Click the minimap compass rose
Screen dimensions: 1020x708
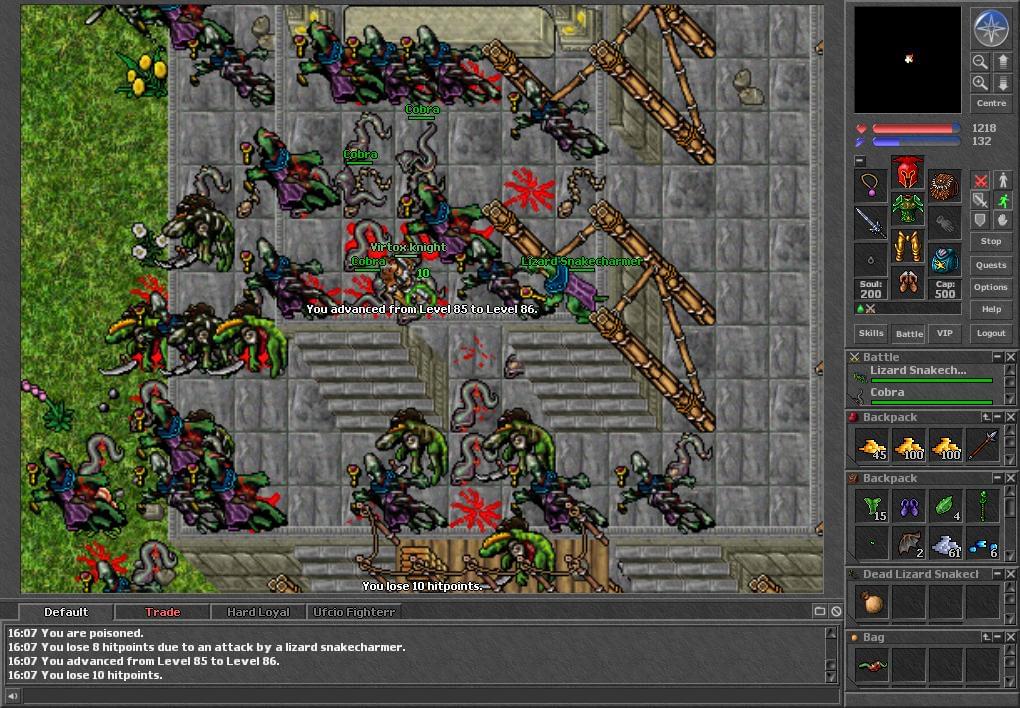990,29
